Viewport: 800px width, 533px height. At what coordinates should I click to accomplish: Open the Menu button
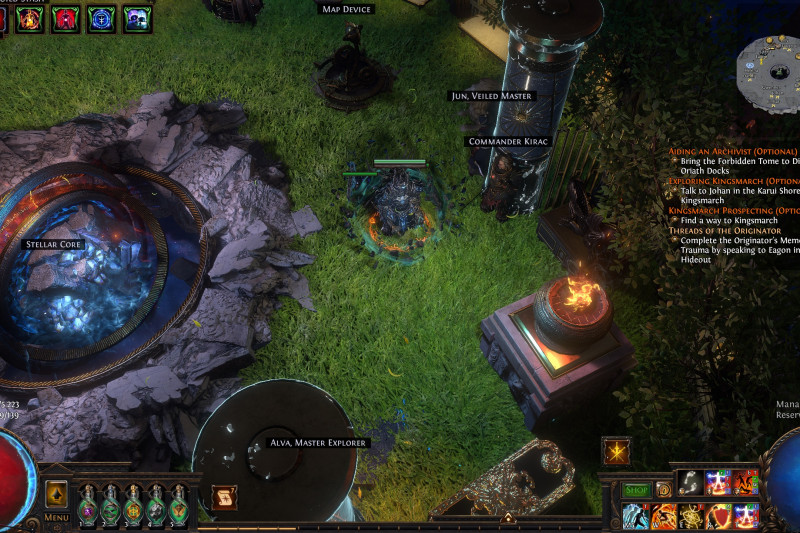pyautogui.click(x=56, y=518)
